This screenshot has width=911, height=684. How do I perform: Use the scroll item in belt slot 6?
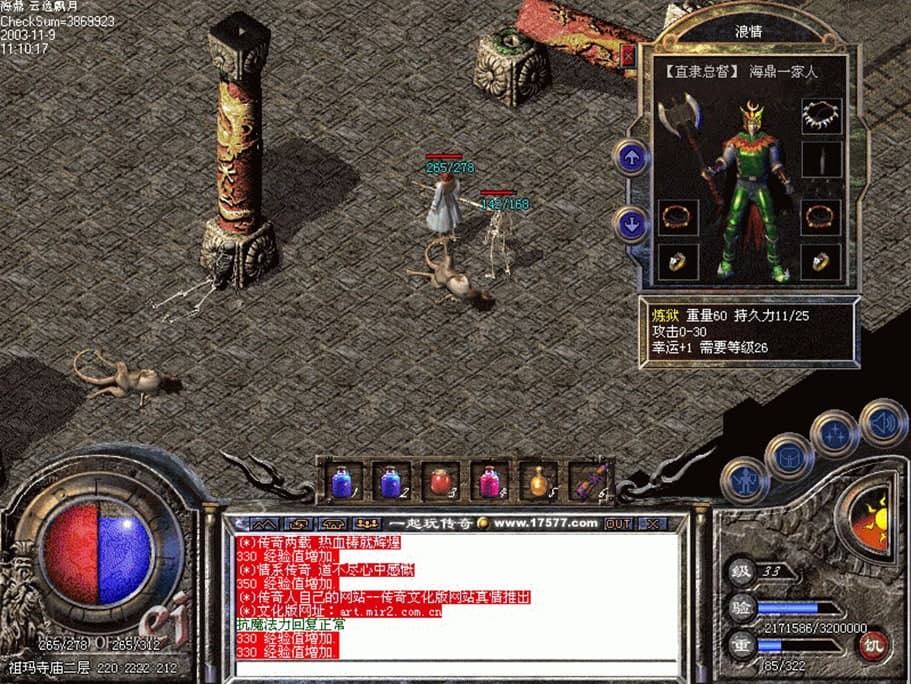[x=588, y=481]
